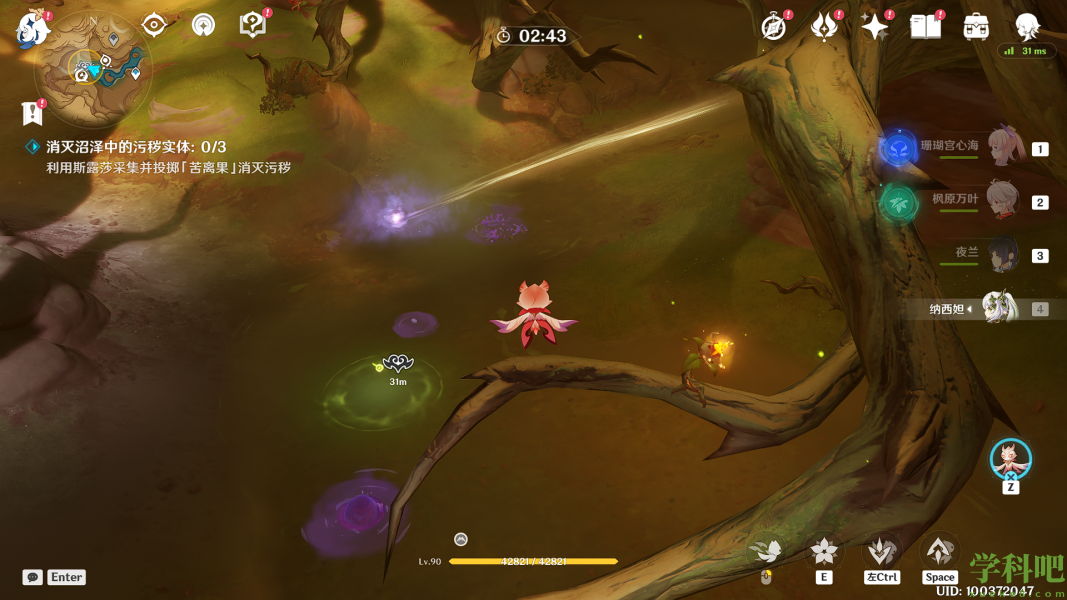Switch to party member 夜兰

(x=1002, y=255)
